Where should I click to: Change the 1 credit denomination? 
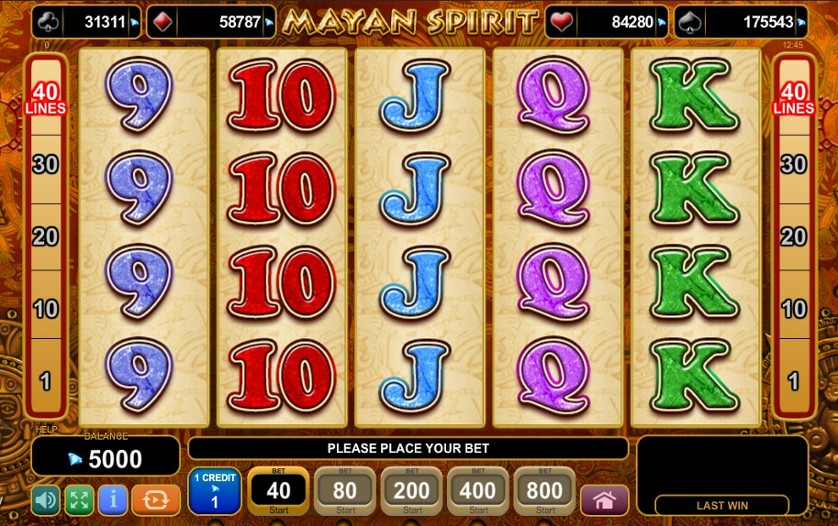point(214,491)
